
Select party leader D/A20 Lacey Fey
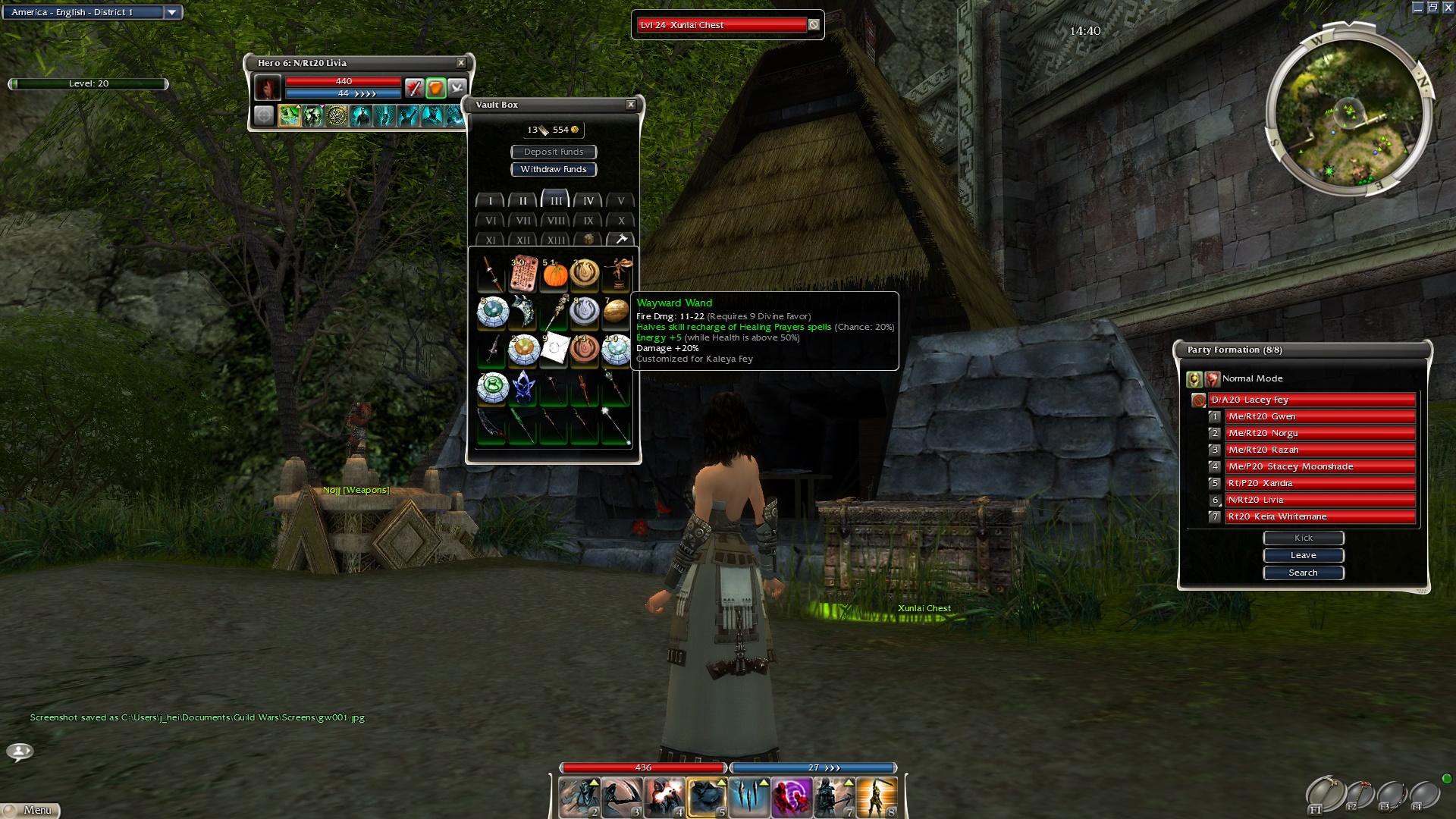[x=1312, y=400]
